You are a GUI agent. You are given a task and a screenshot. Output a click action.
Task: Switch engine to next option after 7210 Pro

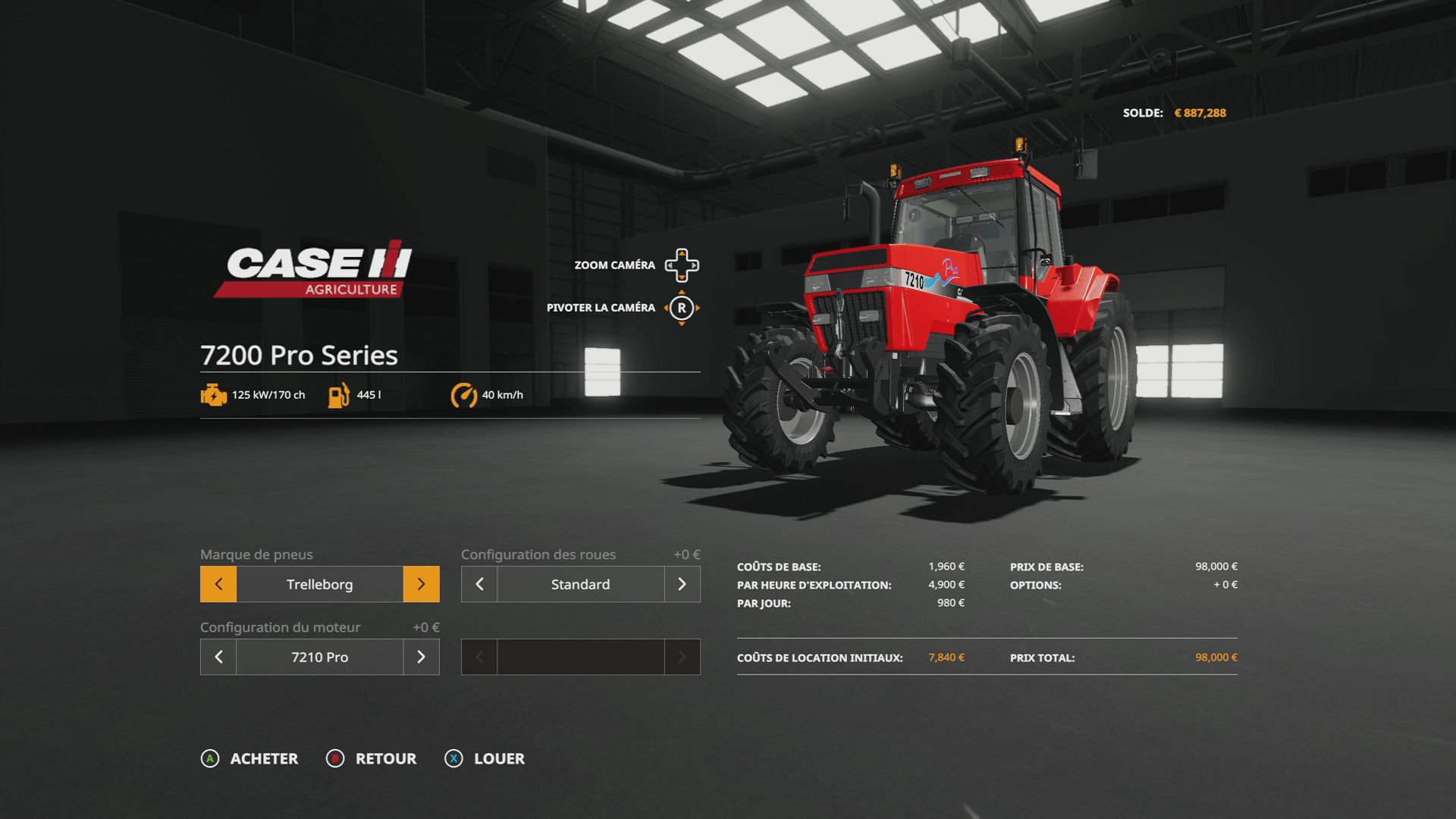pyautogui.click(x=422, y=657)
